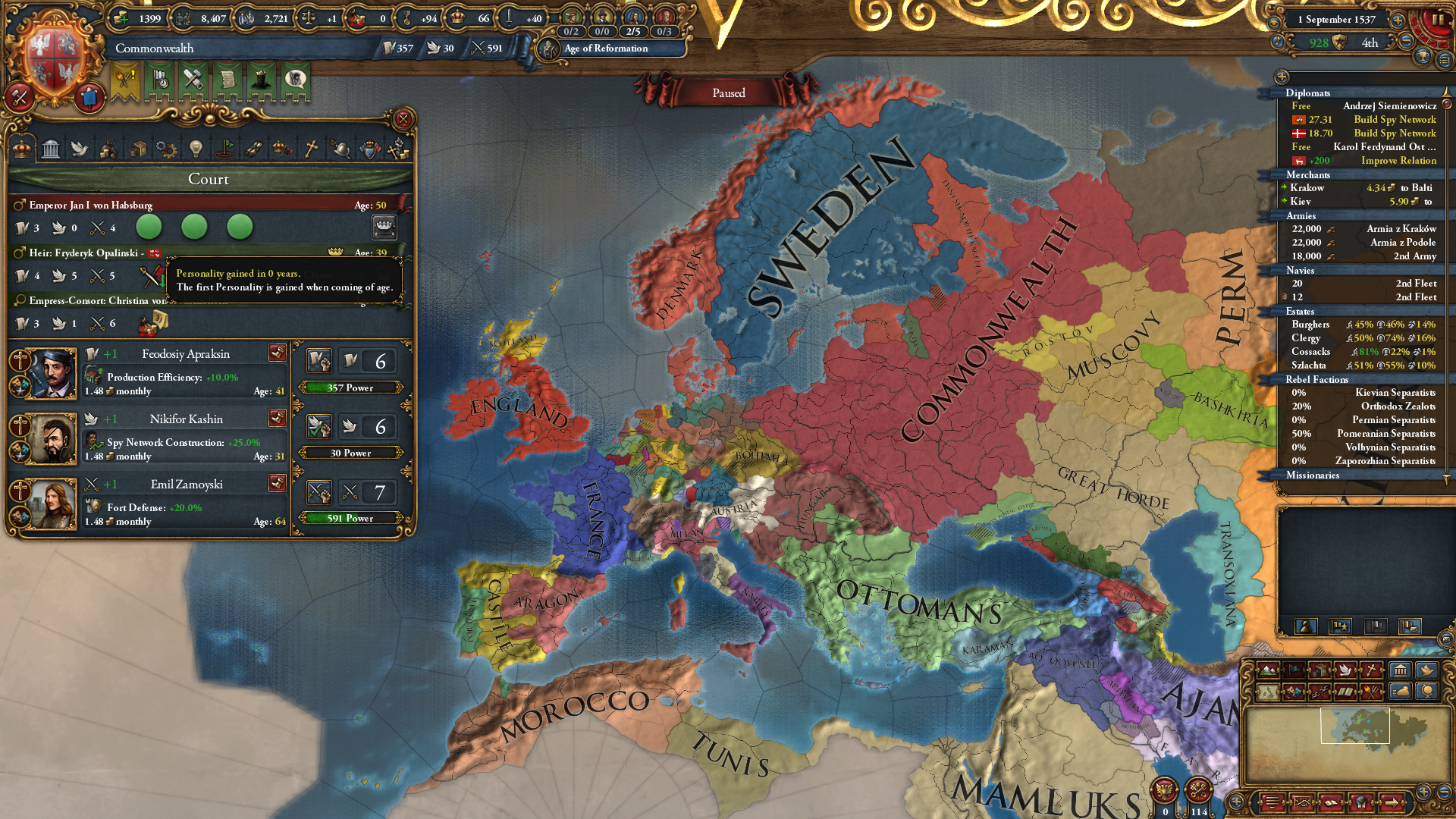
Task: Open the Missions flag tab
Action: [x=224, y=149]
